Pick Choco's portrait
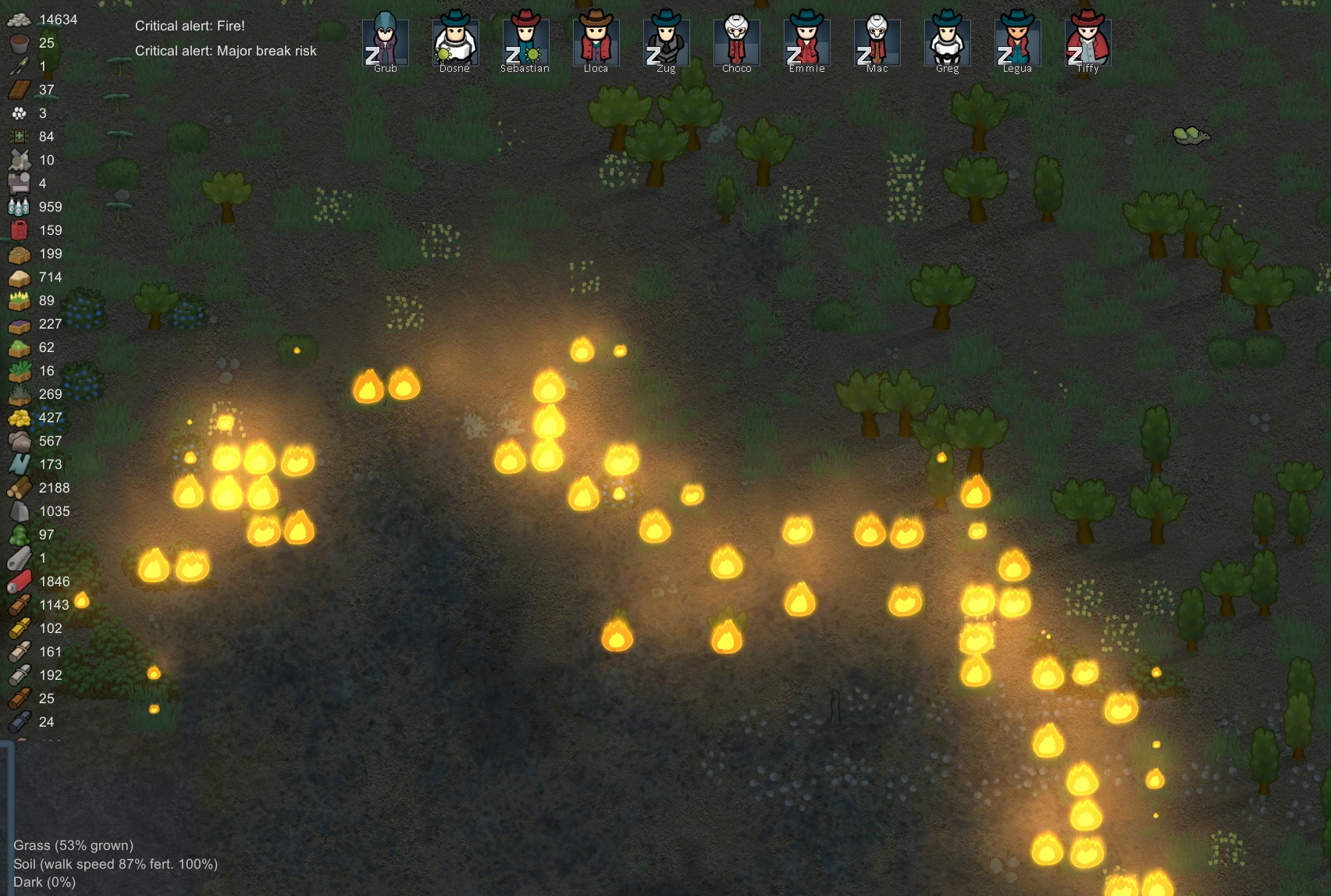Image resolution: width=1331 pixels, height=896 pixels. (736, 41)
